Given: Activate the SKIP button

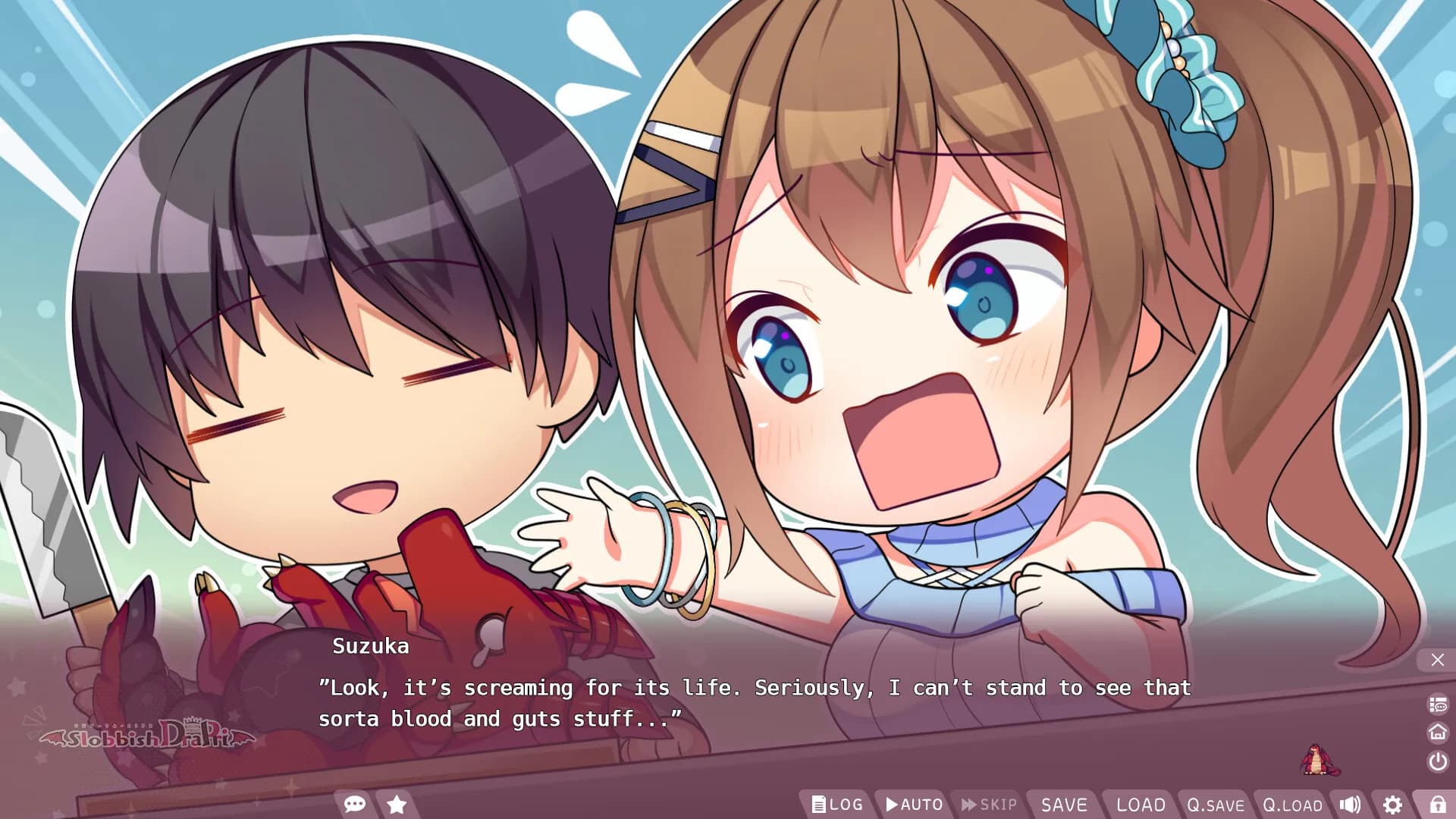Looking at the screenshot, I should (x=990, y=805).
